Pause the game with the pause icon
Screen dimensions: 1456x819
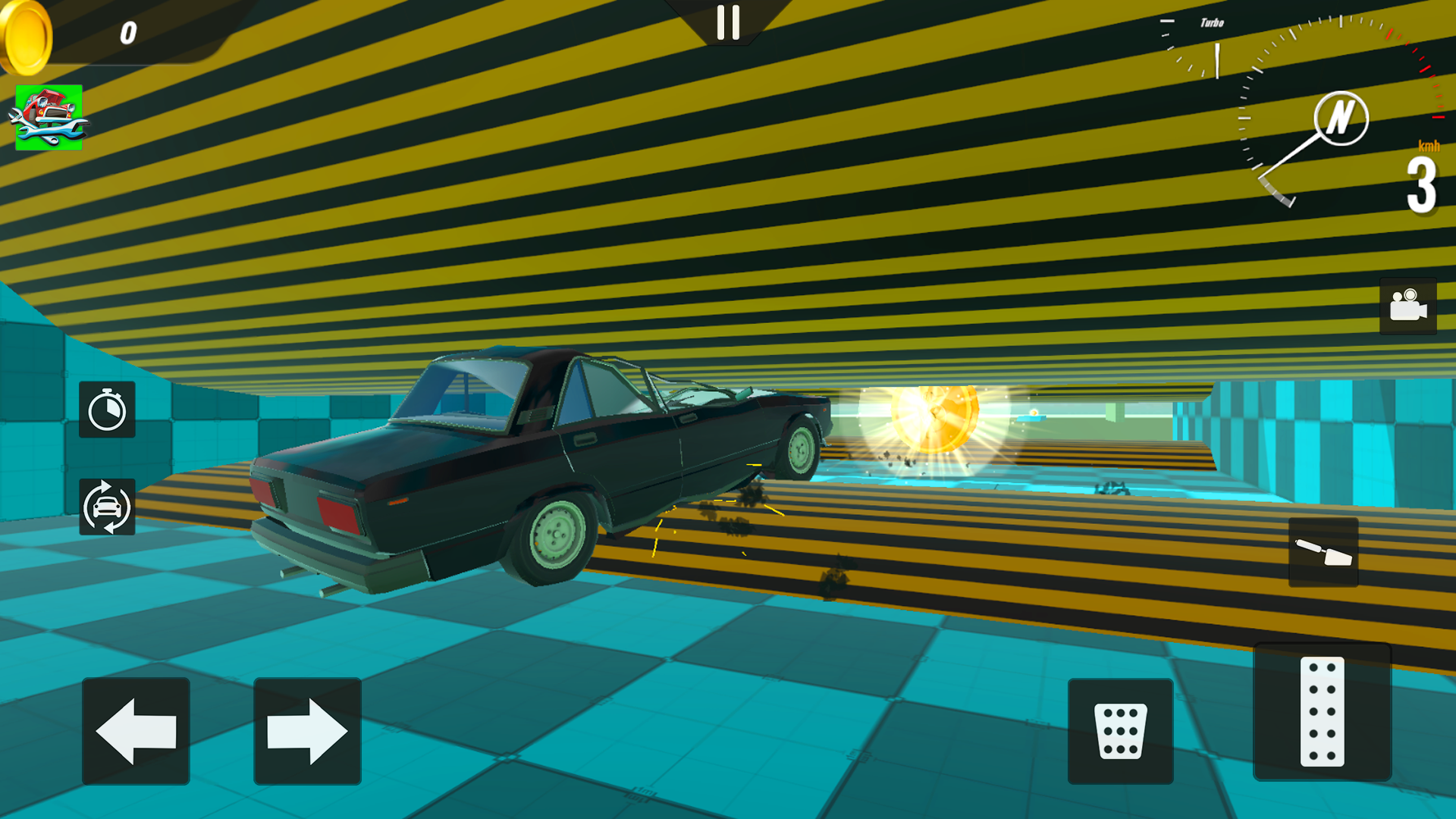point(730,23)
